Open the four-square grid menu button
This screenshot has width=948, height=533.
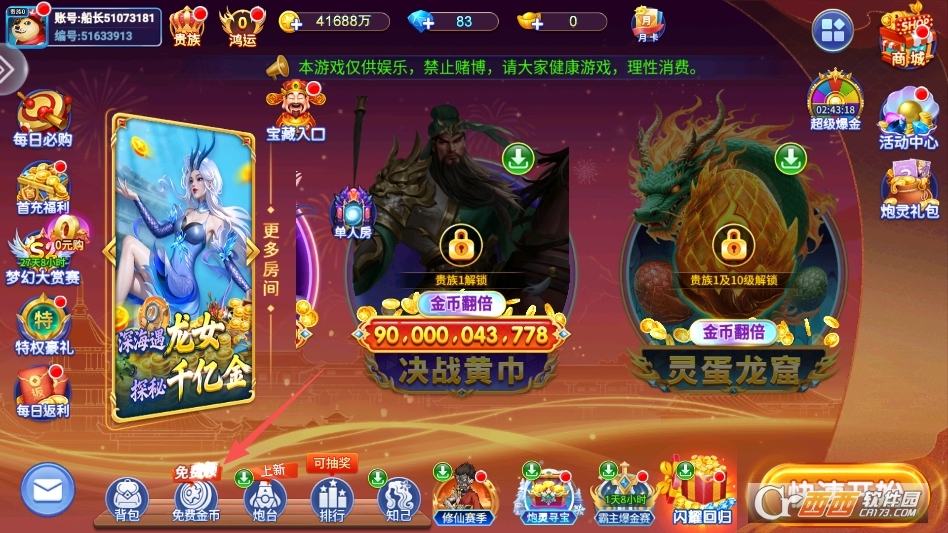coord(832,31)
